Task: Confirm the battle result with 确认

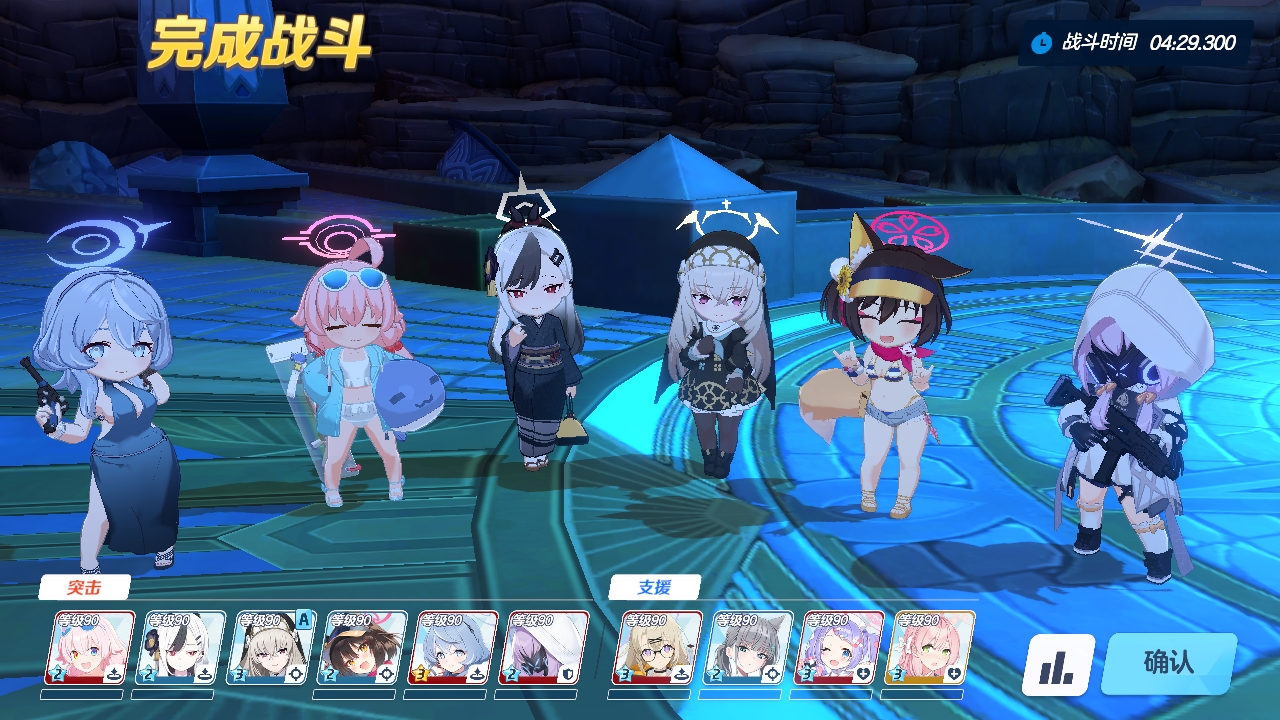Action: tap(1168, 663)
